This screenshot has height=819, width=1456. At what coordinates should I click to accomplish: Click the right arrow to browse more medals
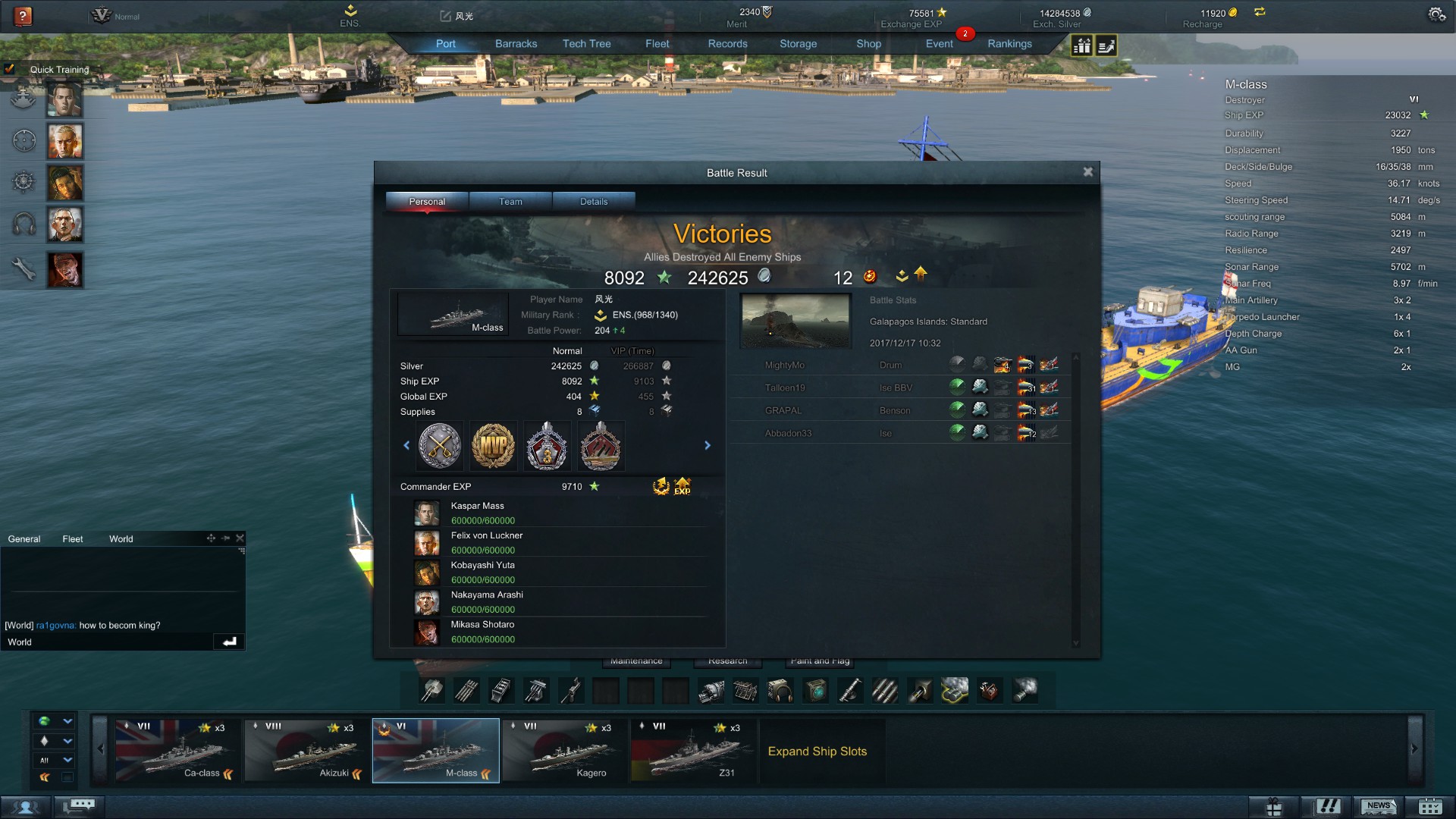click(708, 446)
